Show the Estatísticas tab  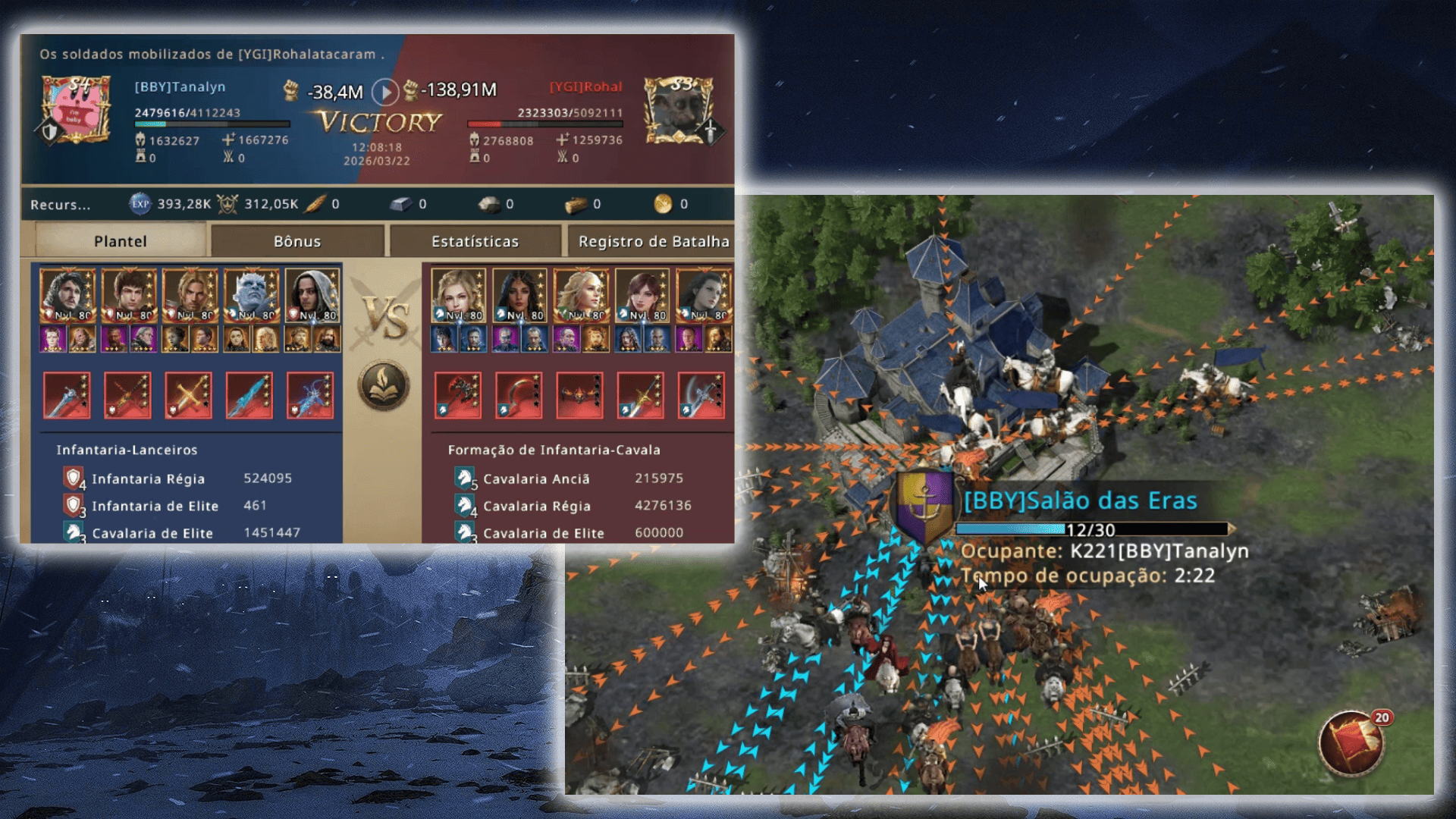click(475, 241)
